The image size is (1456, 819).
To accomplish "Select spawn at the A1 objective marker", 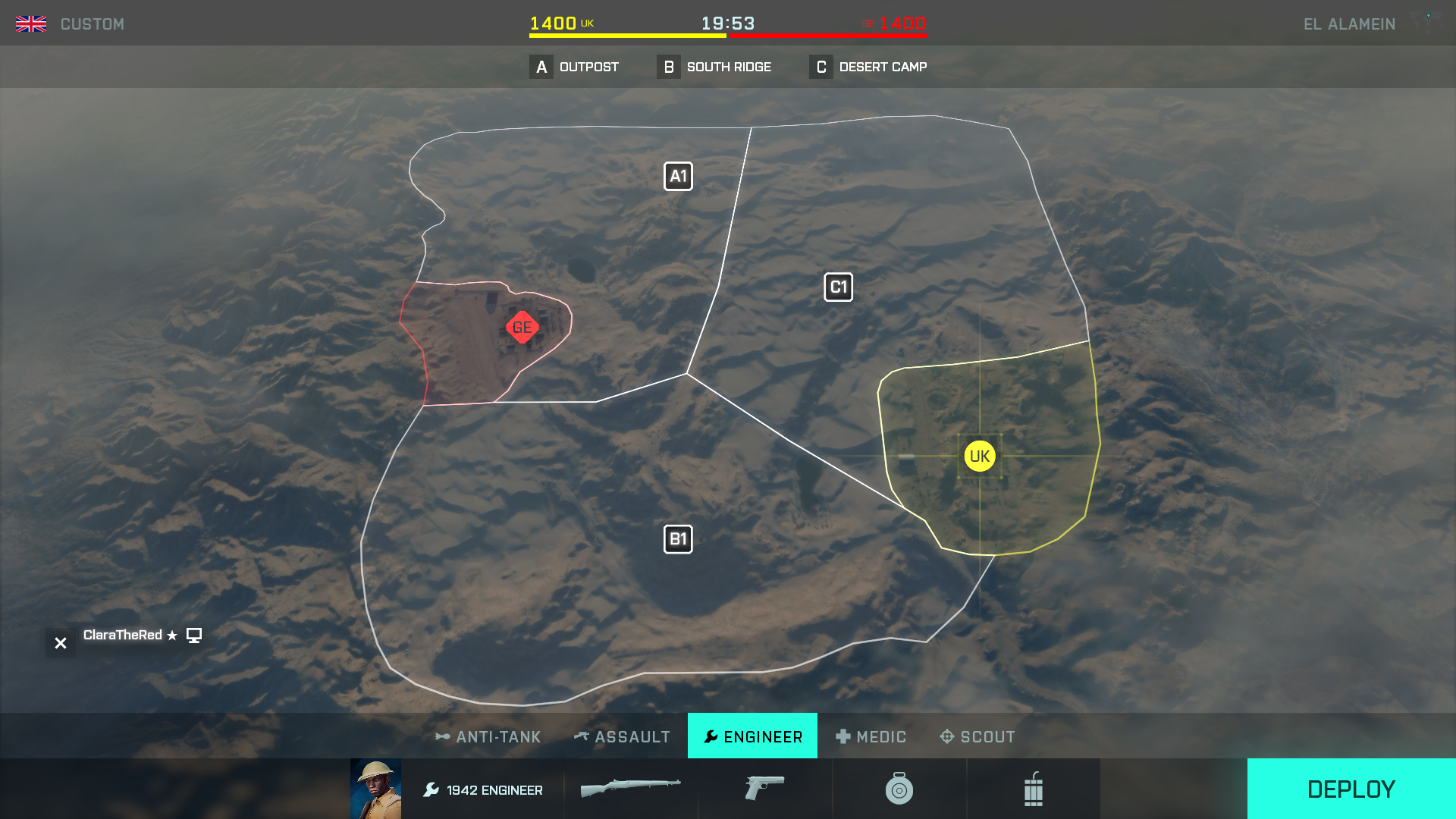I will [x=679, y=175].
